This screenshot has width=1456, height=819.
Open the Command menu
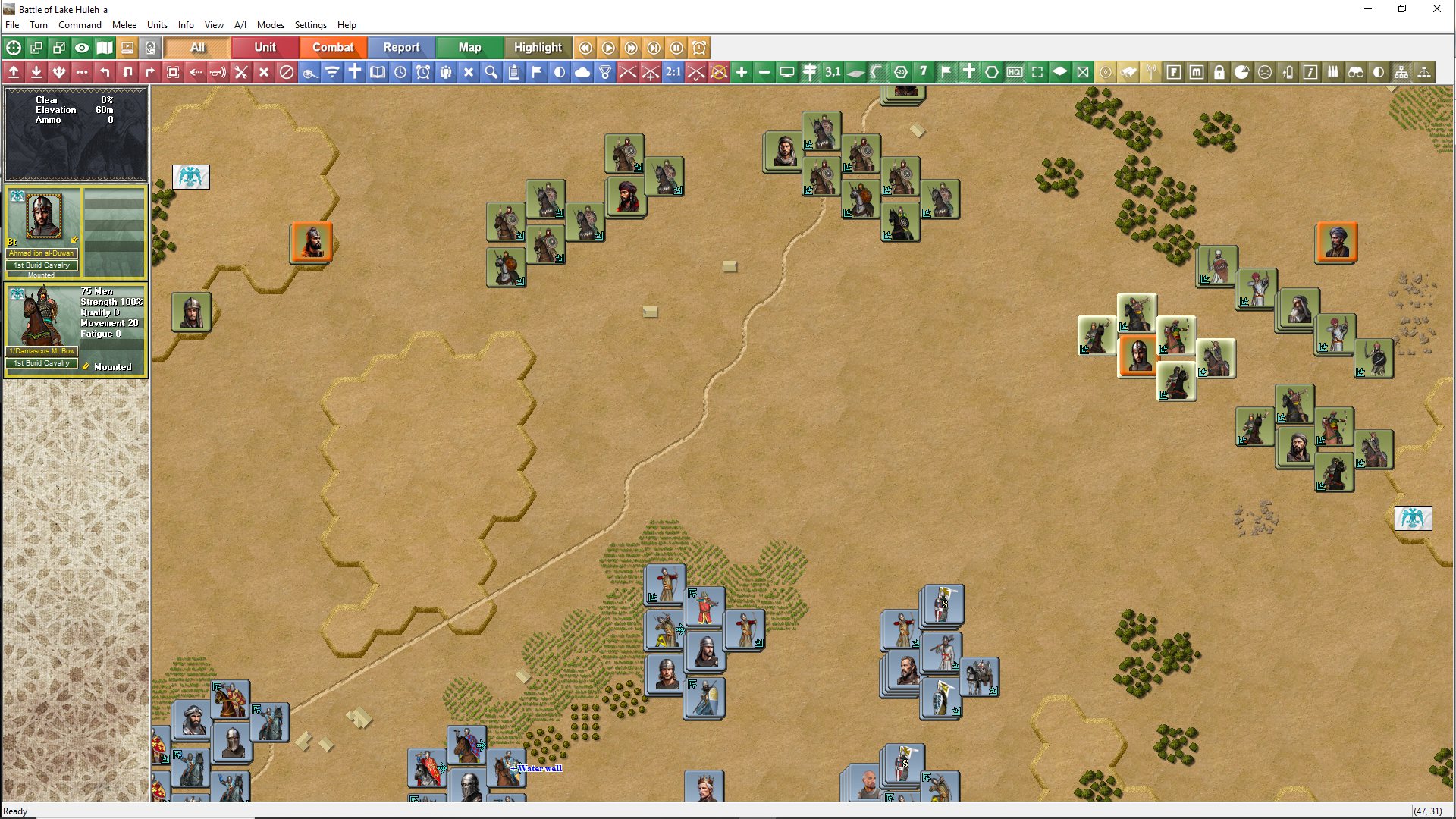tap(80, 25)
